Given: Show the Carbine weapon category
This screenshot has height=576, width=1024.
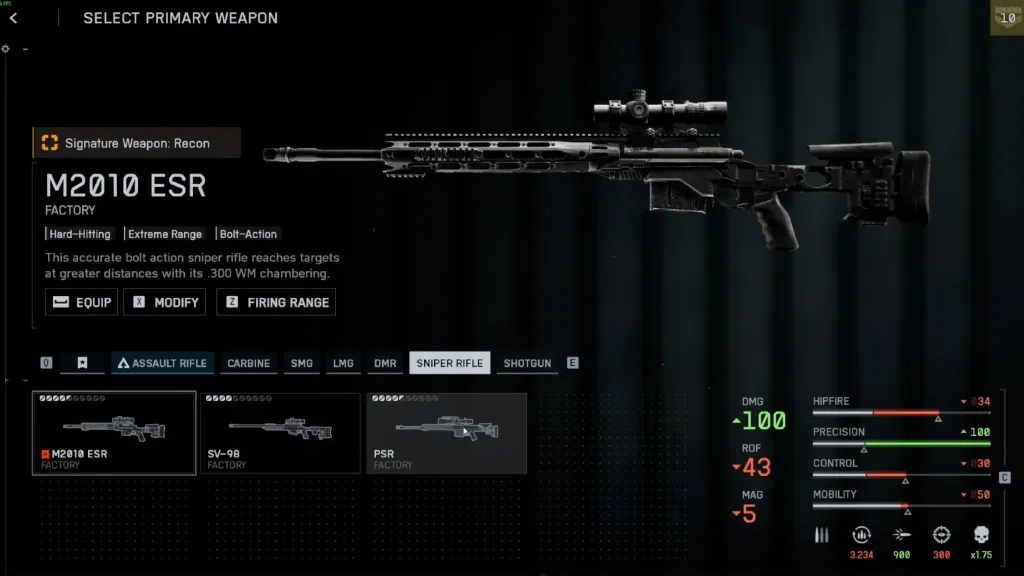Looking at the screenshot, I should 248,363.
